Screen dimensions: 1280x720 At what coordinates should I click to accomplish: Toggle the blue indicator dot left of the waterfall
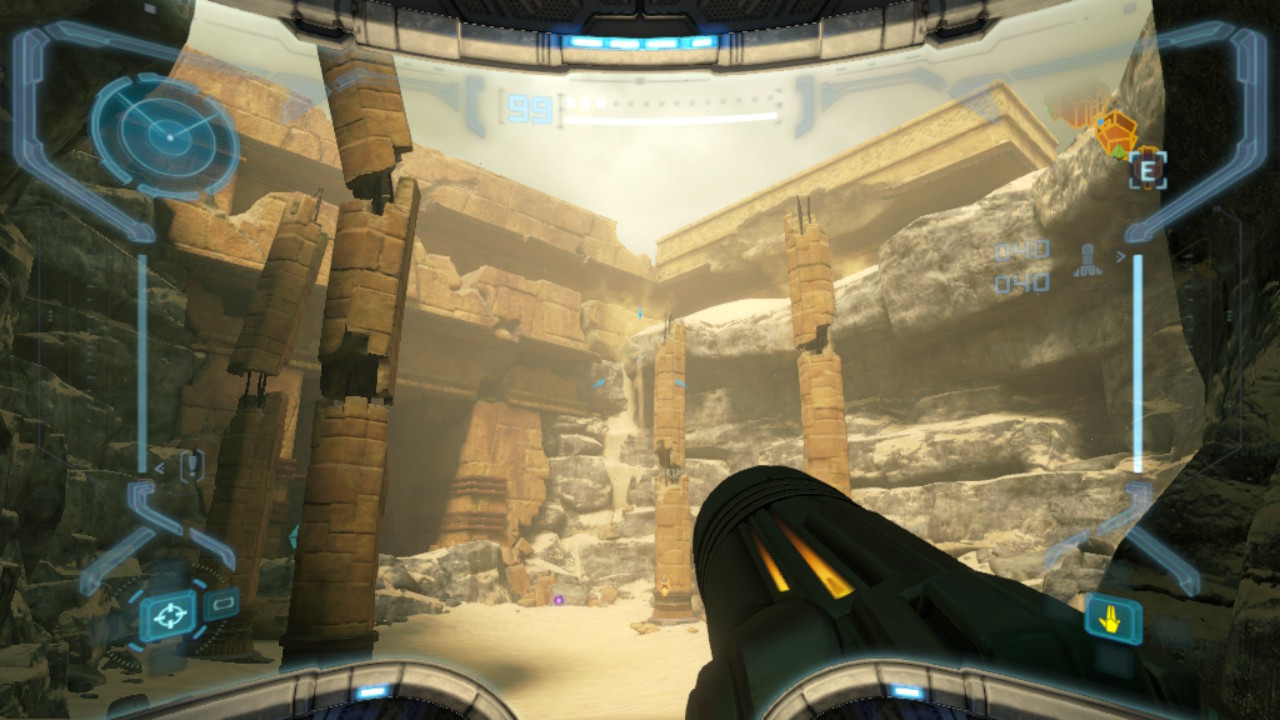click(600, 384)
